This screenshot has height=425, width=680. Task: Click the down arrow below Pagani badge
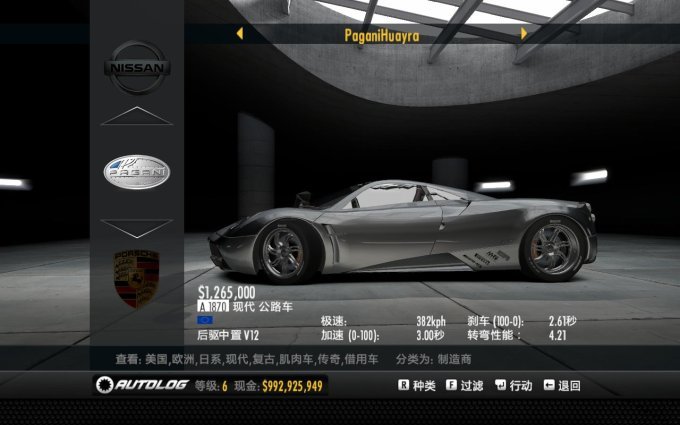[137, 227]
